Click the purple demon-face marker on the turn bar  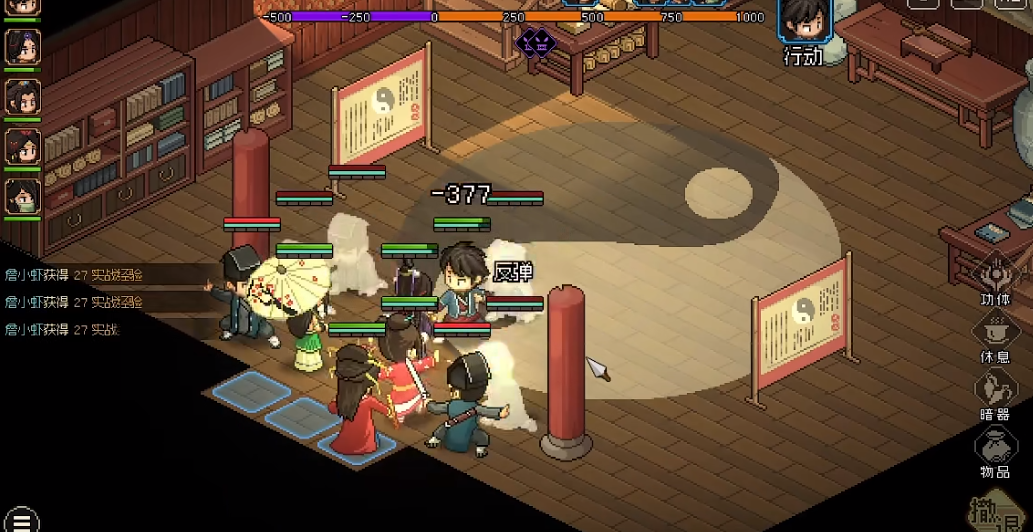coord(535,42)
